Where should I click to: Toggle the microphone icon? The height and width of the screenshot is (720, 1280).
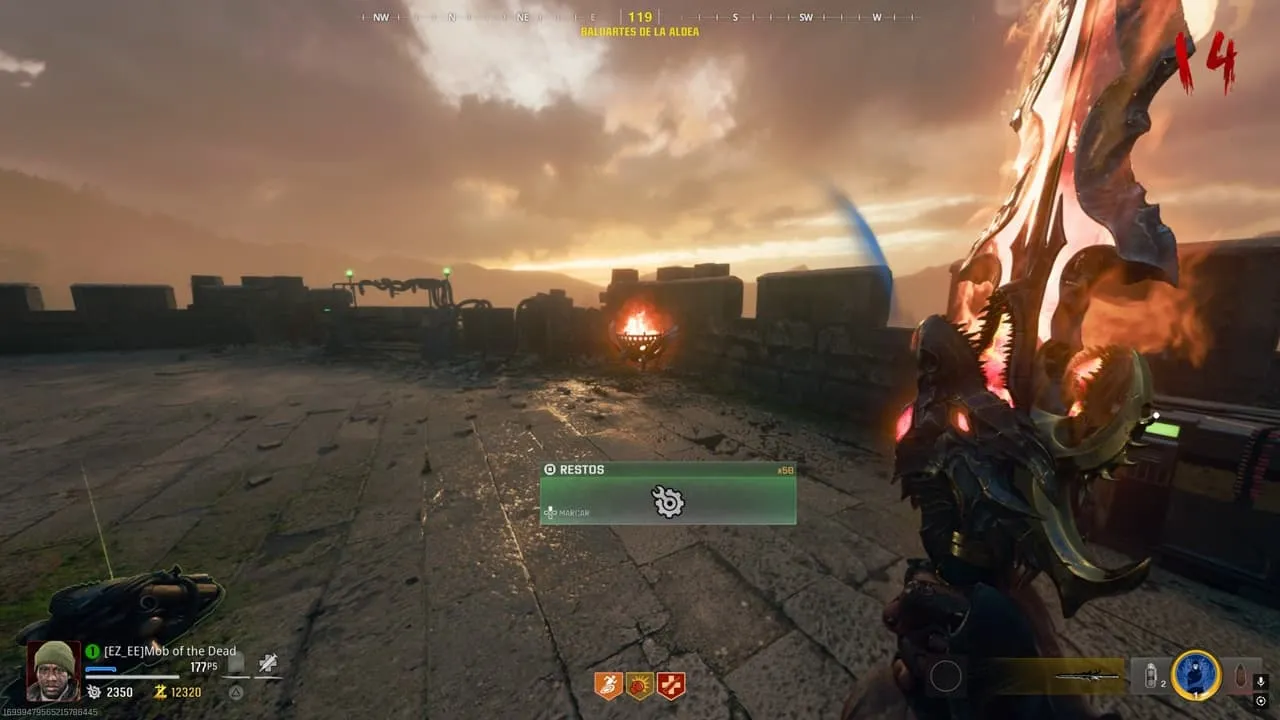pyautogui.click(x=1260, y=682)
